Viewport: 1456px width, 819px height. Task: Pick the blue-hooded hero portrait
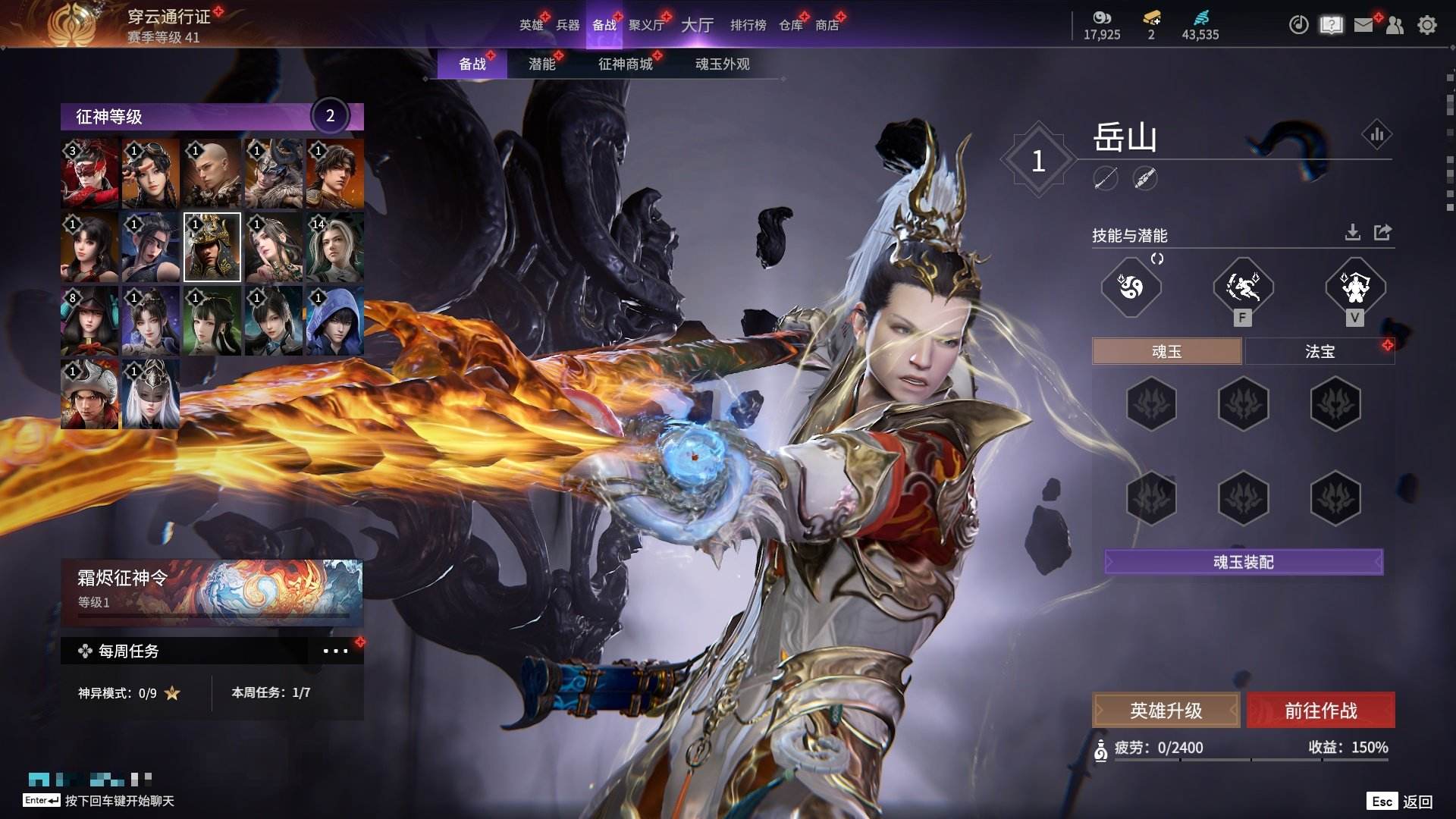[334, 321]
